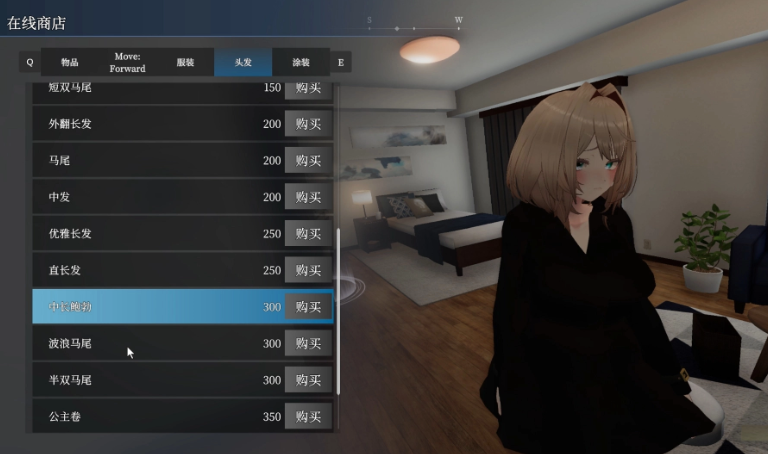Viewport: 768px width, 454px height.
Task: Purchase 公主卷 for 350
Action: [x=308, y=416]
